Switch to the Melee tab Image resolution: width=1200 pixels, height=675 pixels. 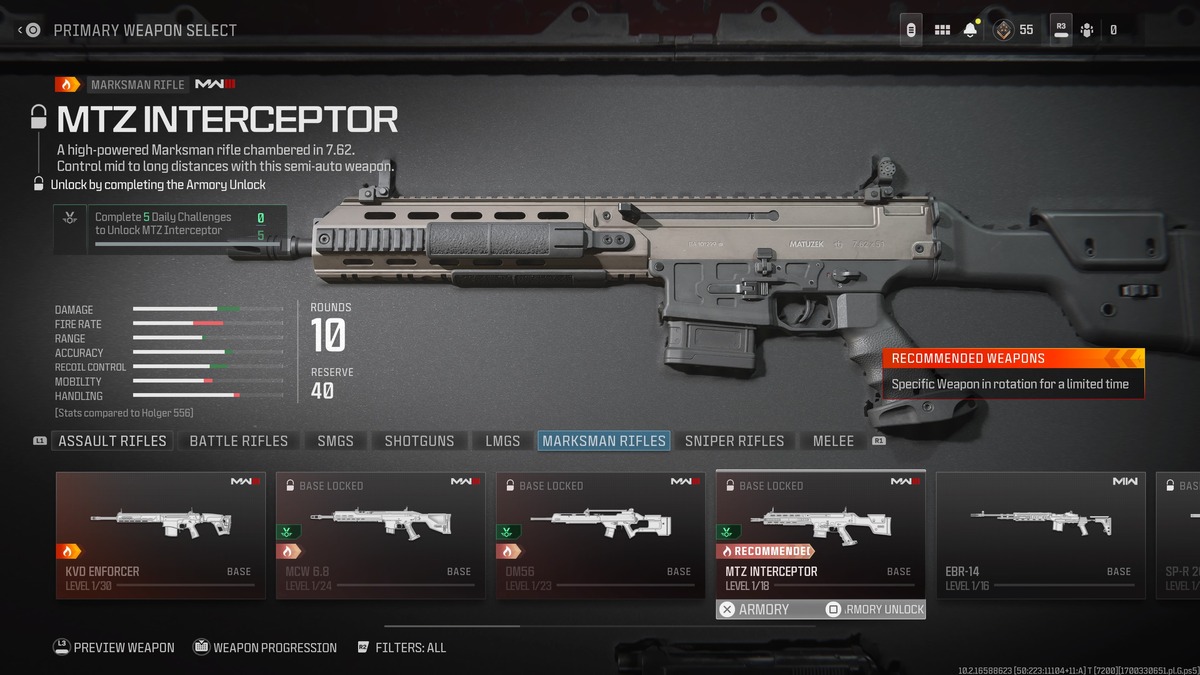(833, 441)
